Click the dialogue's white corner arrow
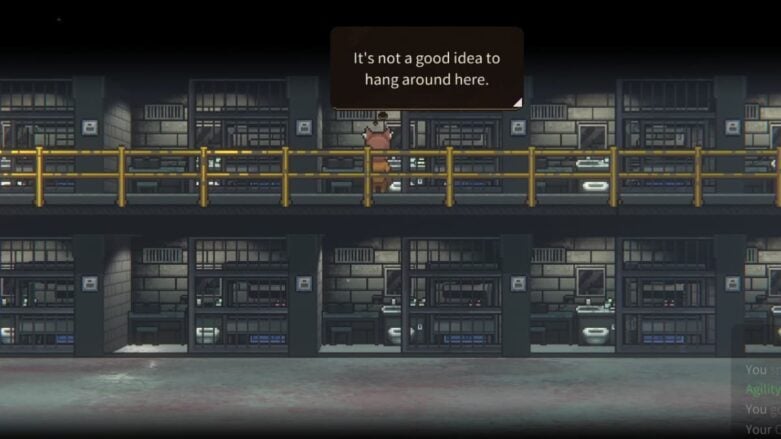 tap(516, 101)
